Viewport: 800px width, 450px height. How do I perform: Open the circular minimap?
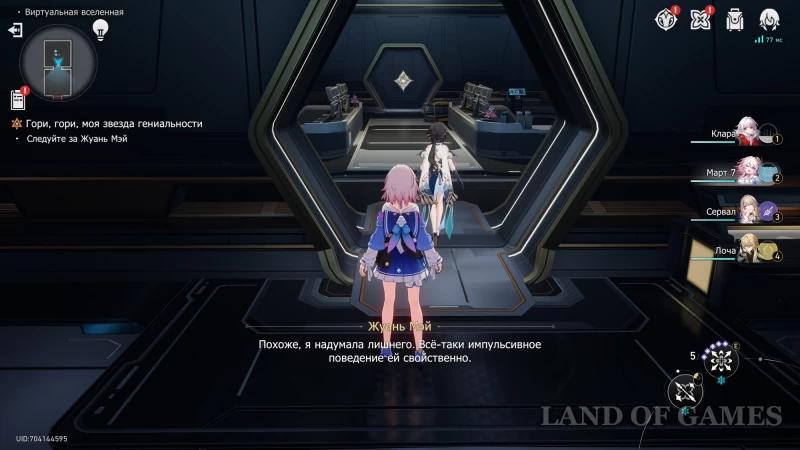59,60
